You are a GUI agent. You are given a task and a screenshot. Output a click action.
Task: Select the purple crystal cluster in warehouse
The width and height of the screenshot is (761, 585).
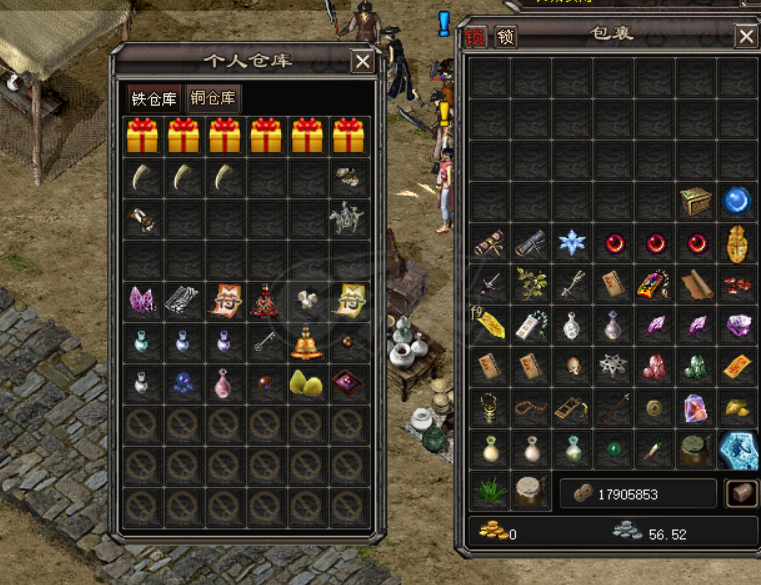[x=142, y=299]
